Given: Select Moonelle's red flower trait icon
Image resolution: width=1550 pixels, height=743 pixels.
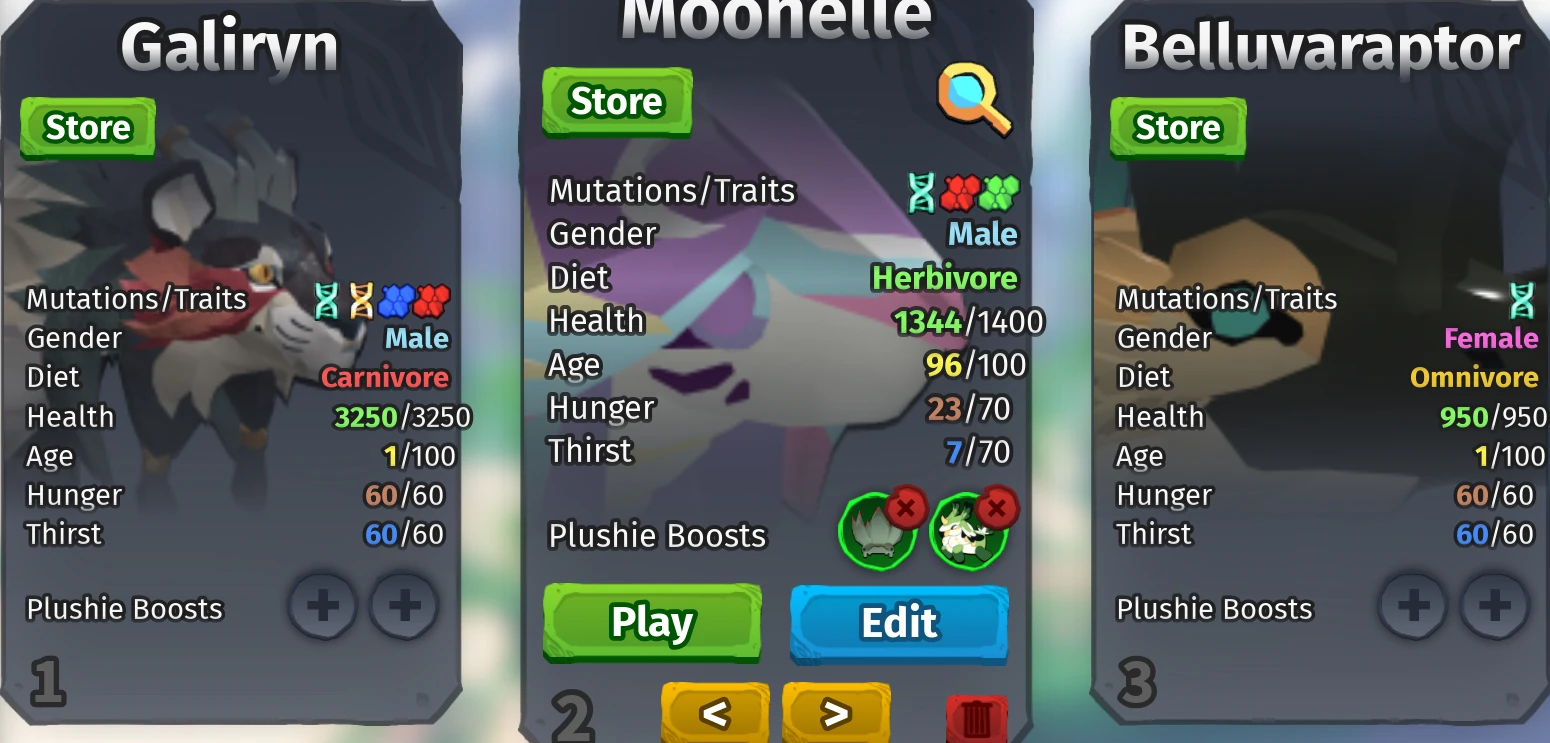Looking at the screenshot, I should [x=960, y=192].
